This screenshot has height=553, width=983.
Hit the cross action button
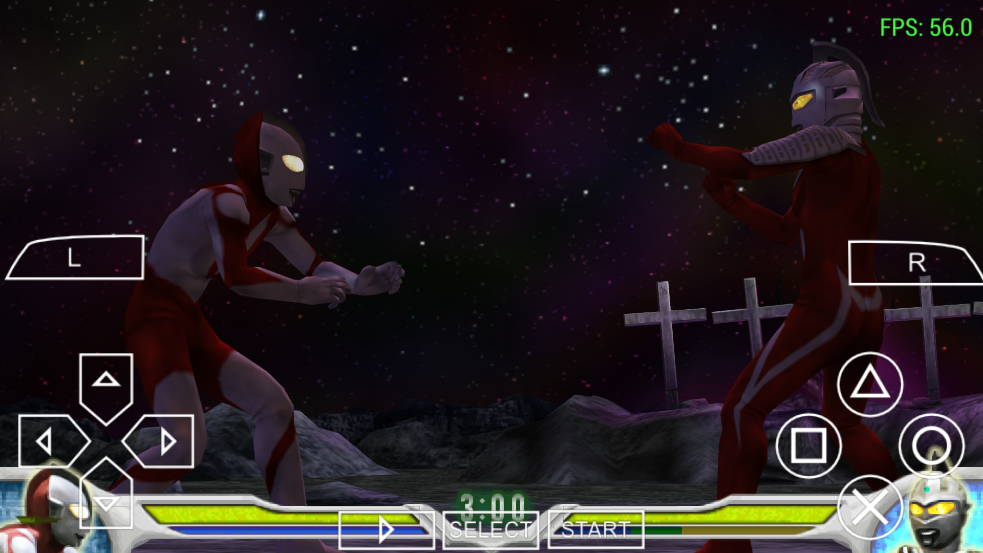point(869,507)
